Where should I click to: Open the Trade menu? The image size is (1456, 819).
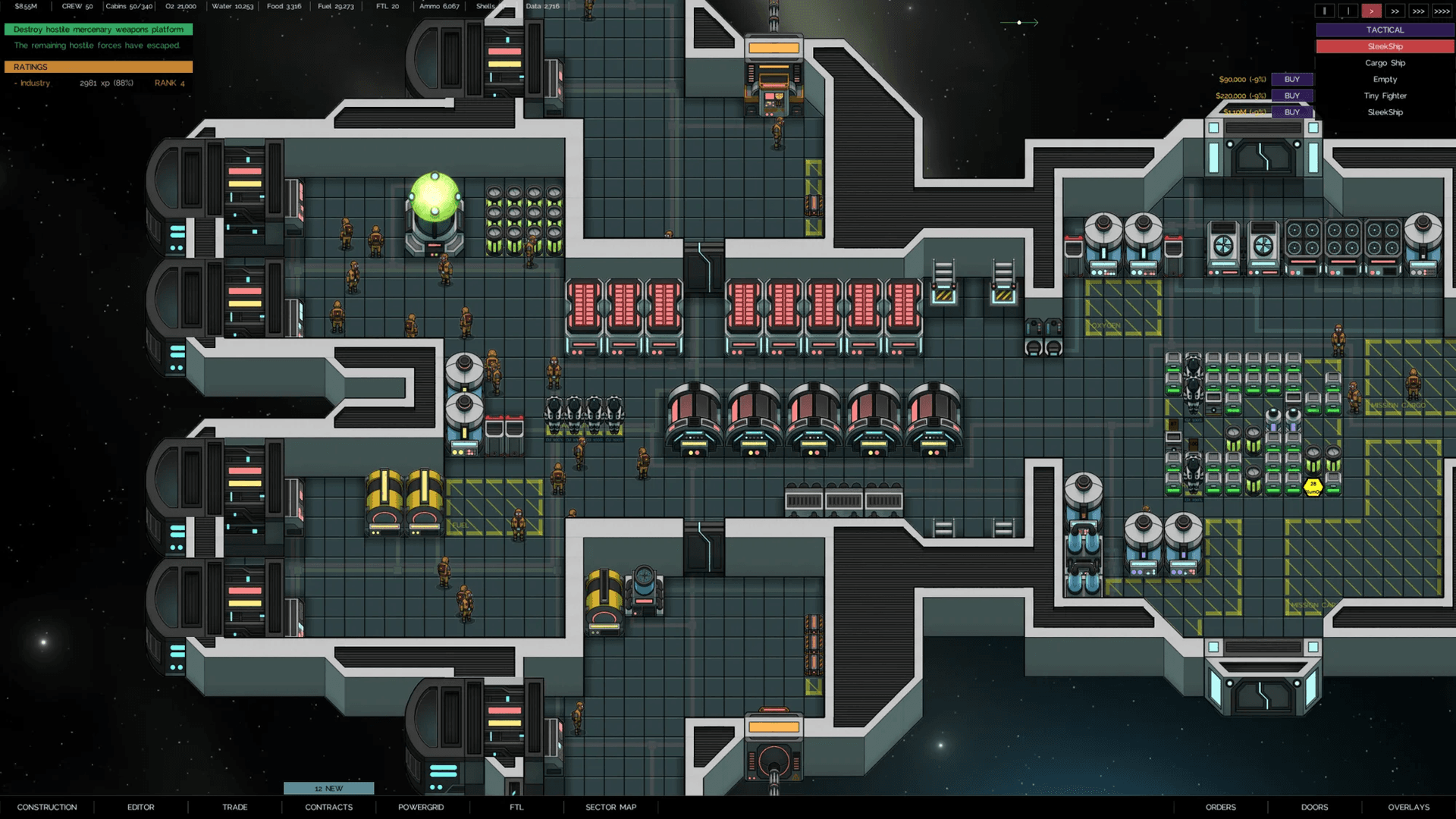pos(235,807)
